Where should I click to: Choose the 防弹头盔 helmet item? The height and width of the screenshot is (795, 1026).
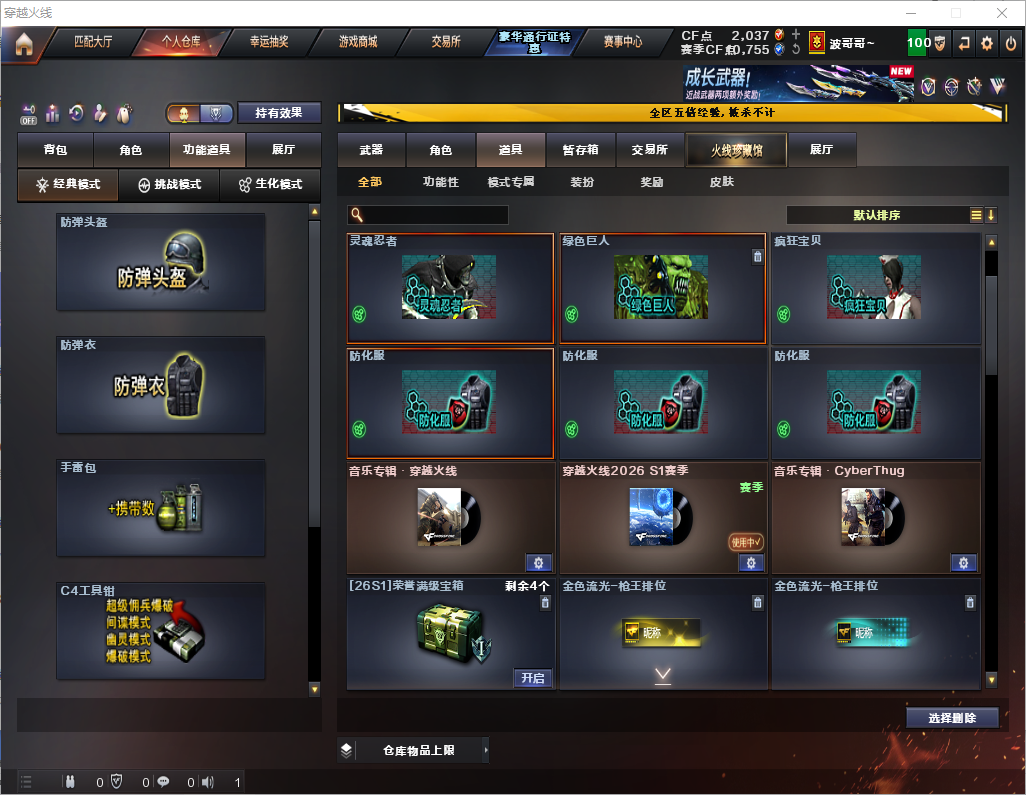161,262
